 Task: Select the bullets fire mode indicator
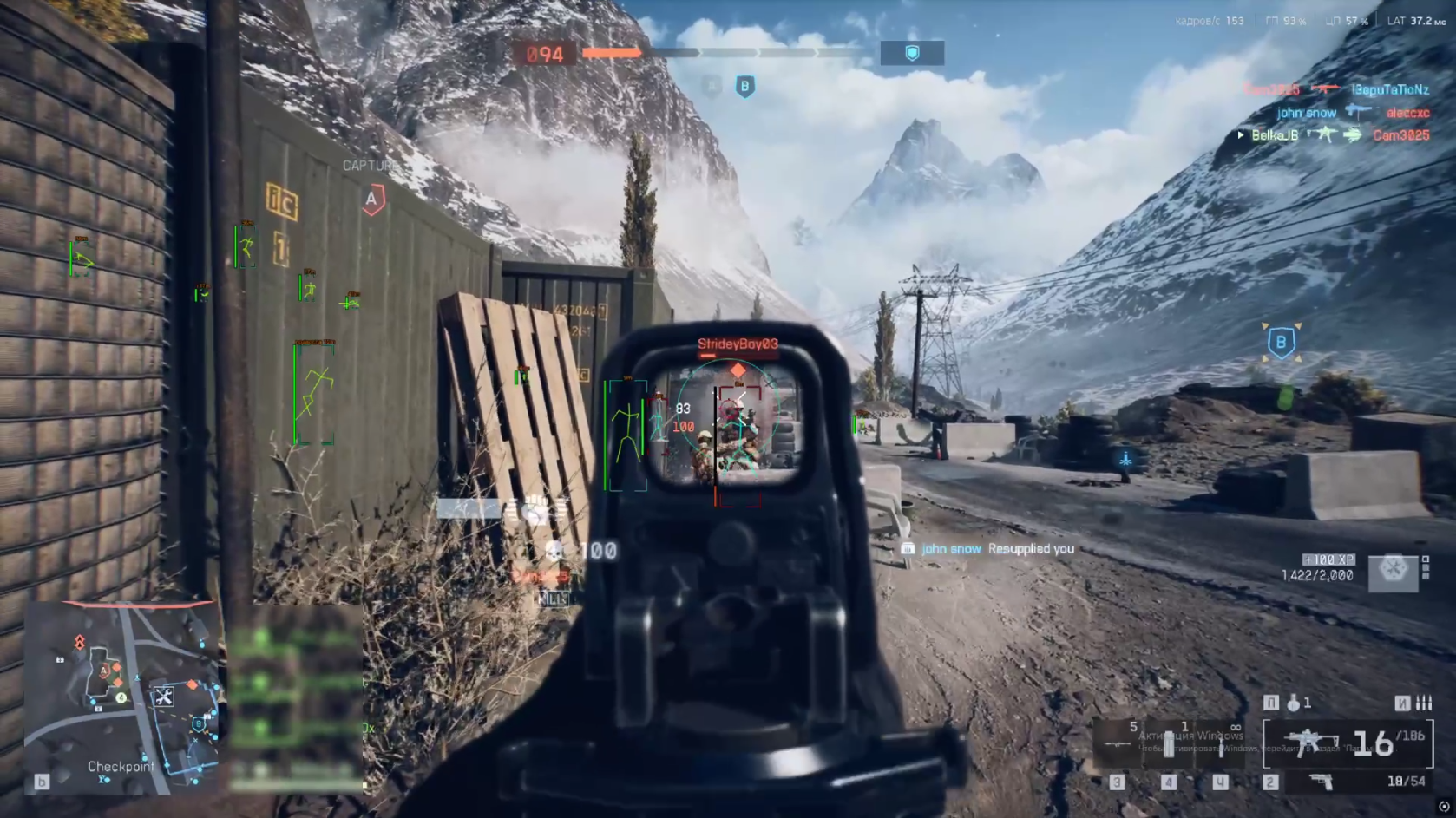[1424, 703]
